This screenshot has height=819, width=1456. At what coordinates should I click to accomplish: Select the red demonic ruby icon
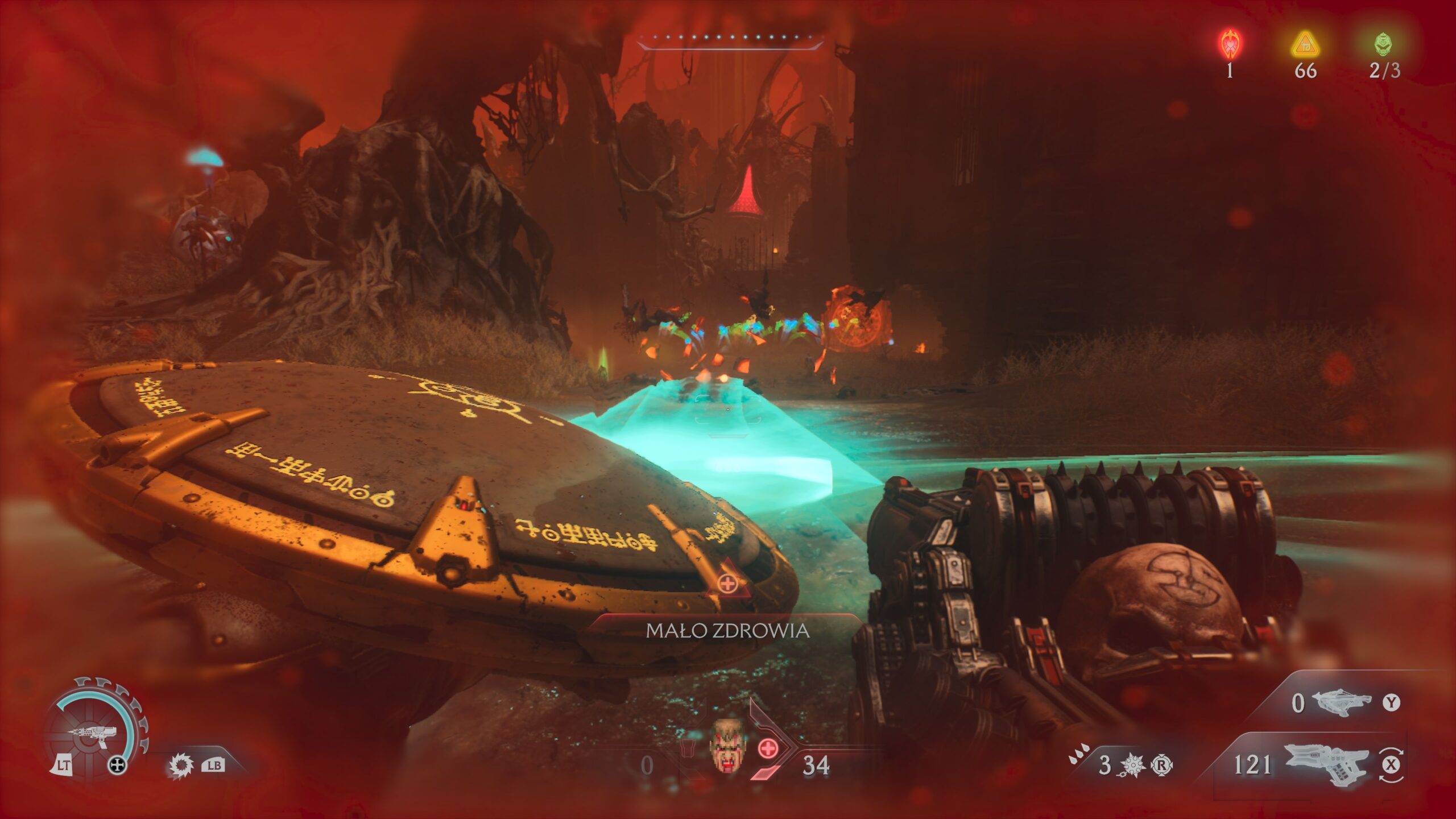click(1231, 45)
